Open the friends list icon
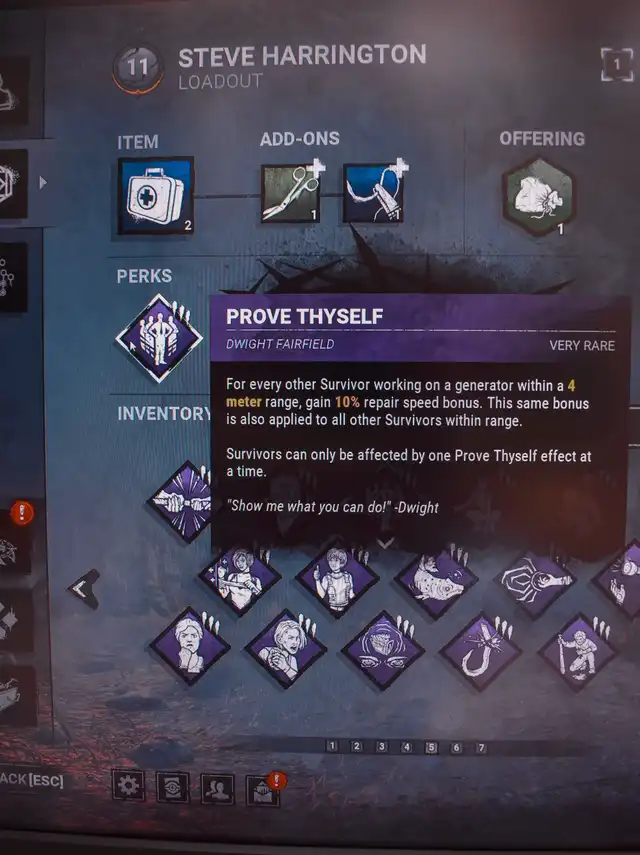 coord(216,788)
